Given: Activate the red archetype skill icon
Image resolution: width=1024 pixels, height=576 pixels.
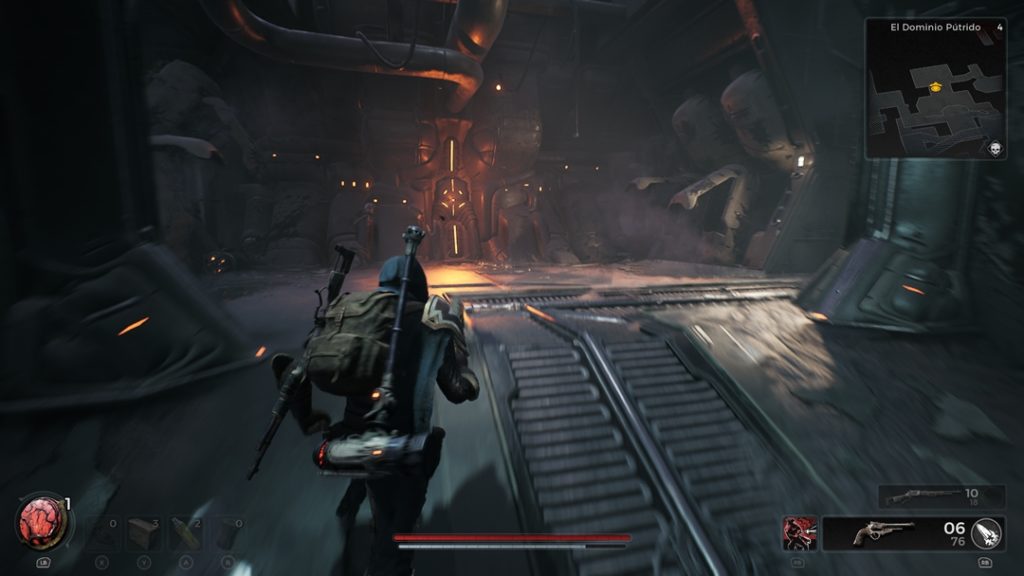Looking at the screenshot, I should (800, 533).
